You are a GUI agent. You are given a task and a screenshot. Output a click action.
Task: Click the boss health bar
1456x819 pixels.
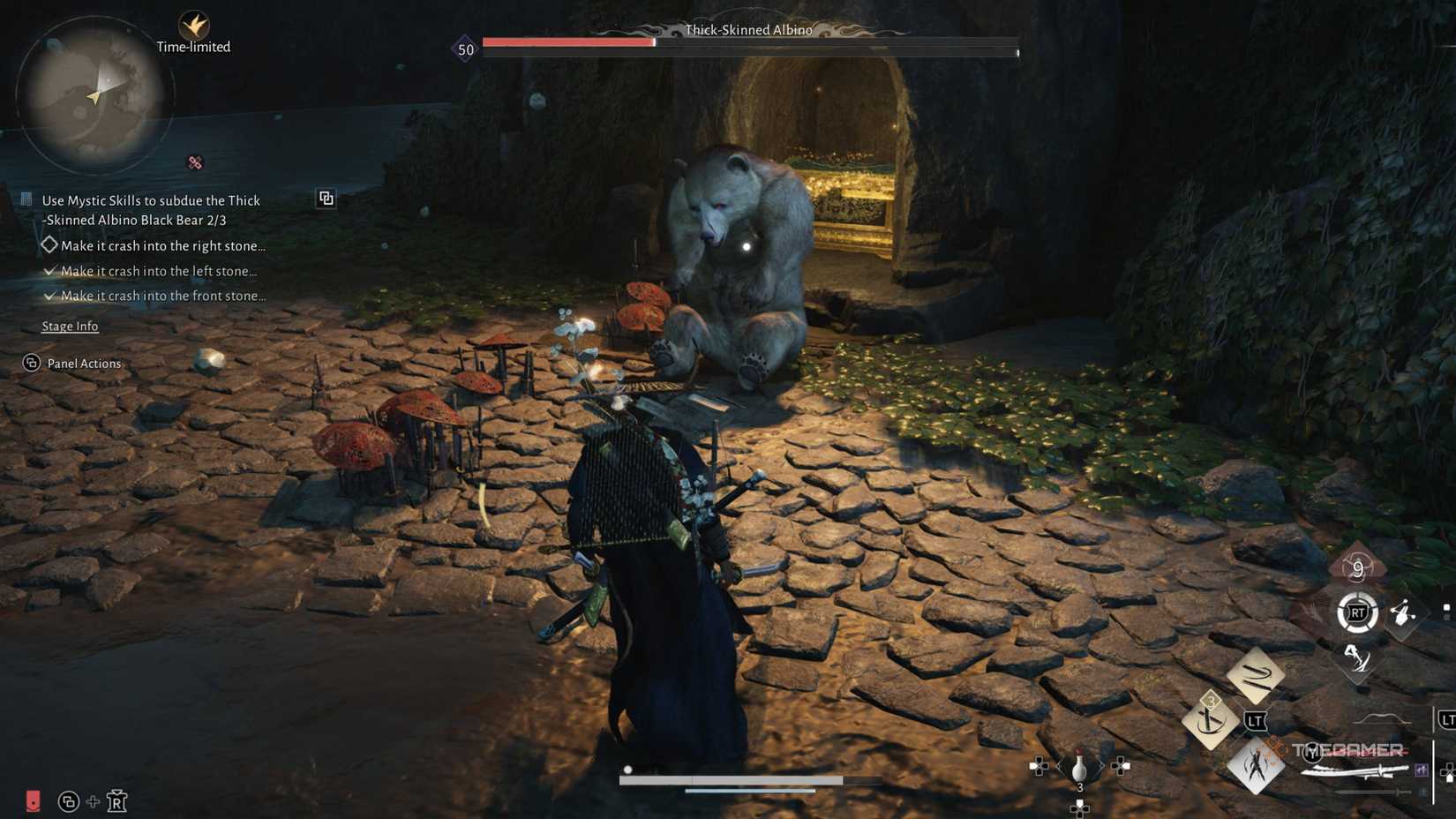point(750,41)
